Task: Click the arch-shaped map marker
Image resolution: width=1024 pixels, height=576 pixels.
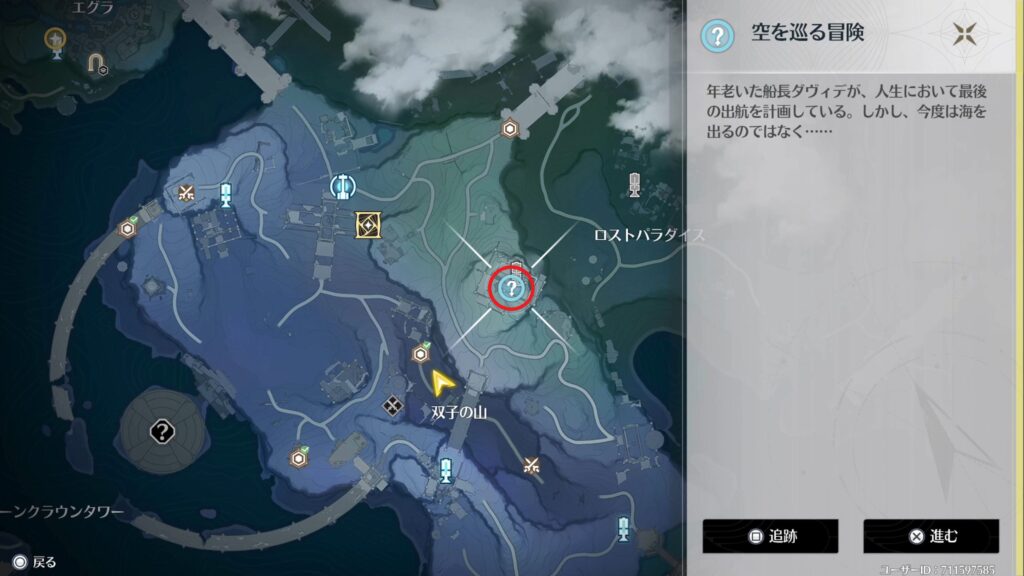Action: 97,64
